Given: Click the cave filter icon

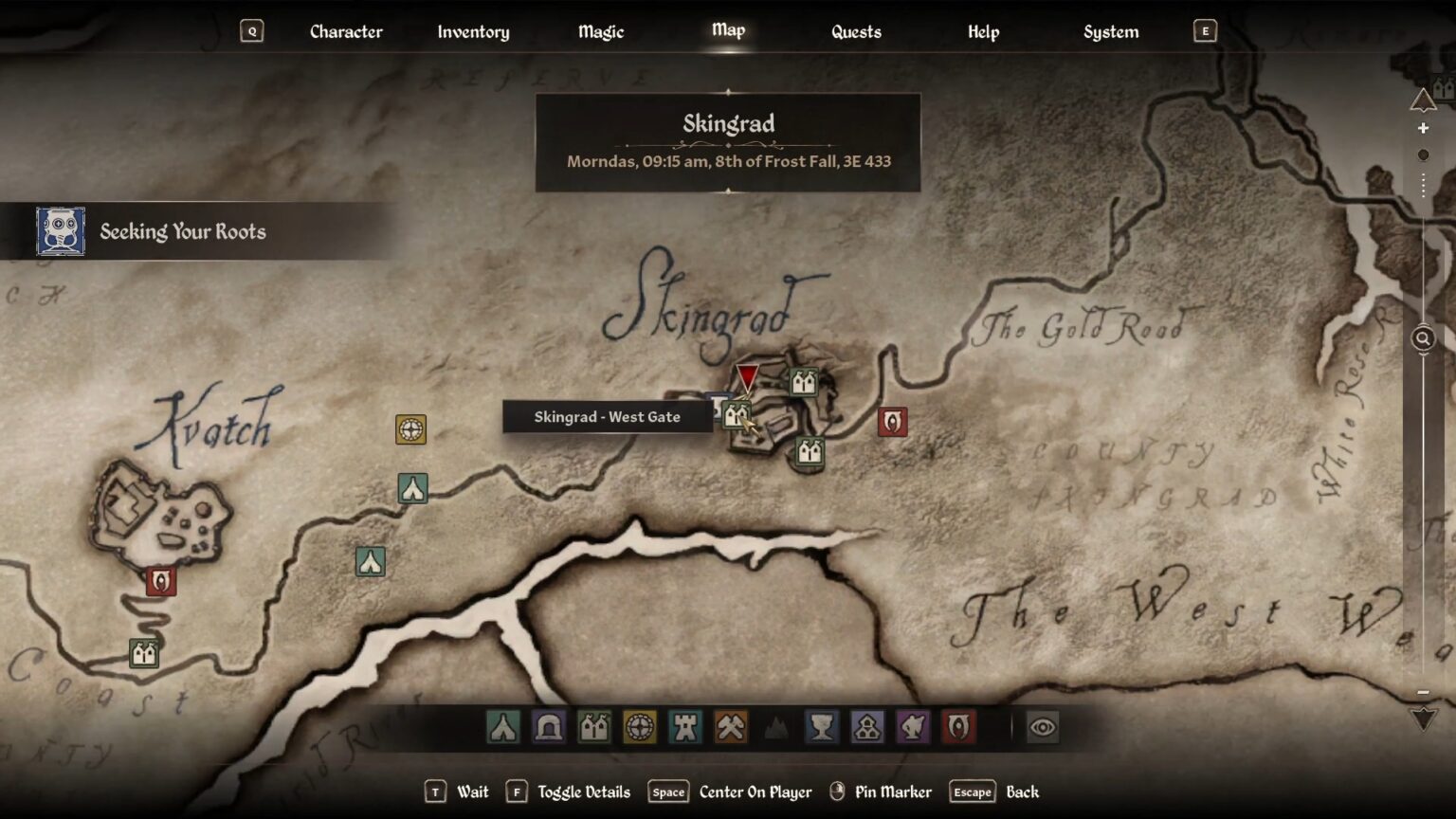Looking at the screenshot, I should tap(548, 727).
